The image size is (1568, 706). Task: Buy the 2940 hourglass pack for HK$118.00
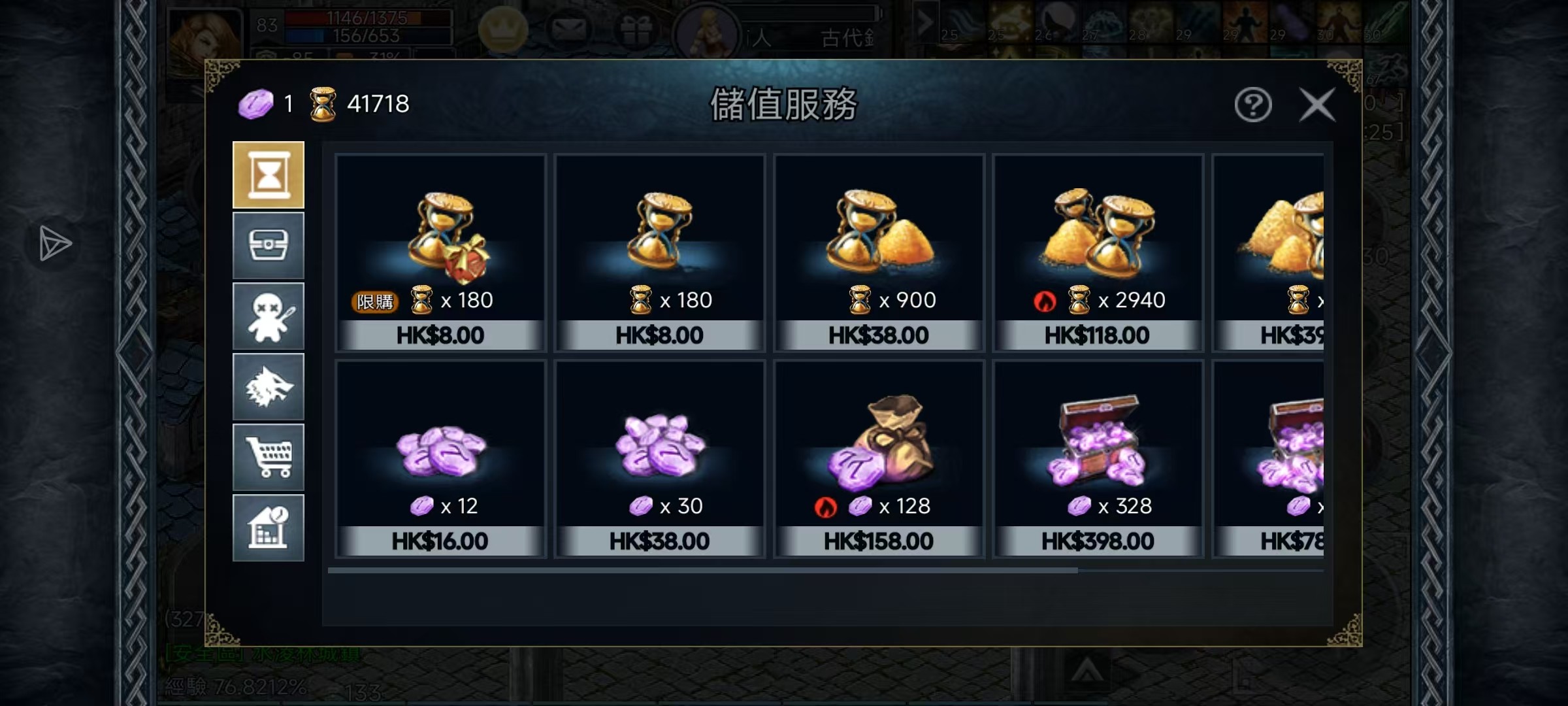1098,253
